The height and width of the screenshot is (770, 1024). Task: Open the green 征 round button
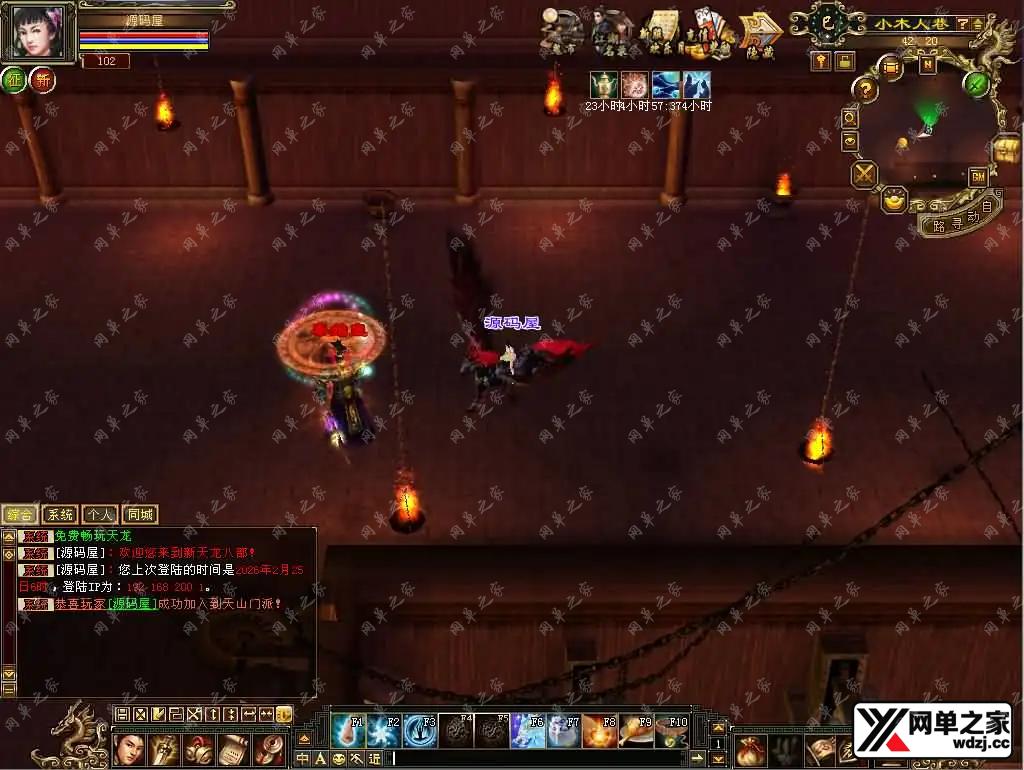[x=14, y=81]
